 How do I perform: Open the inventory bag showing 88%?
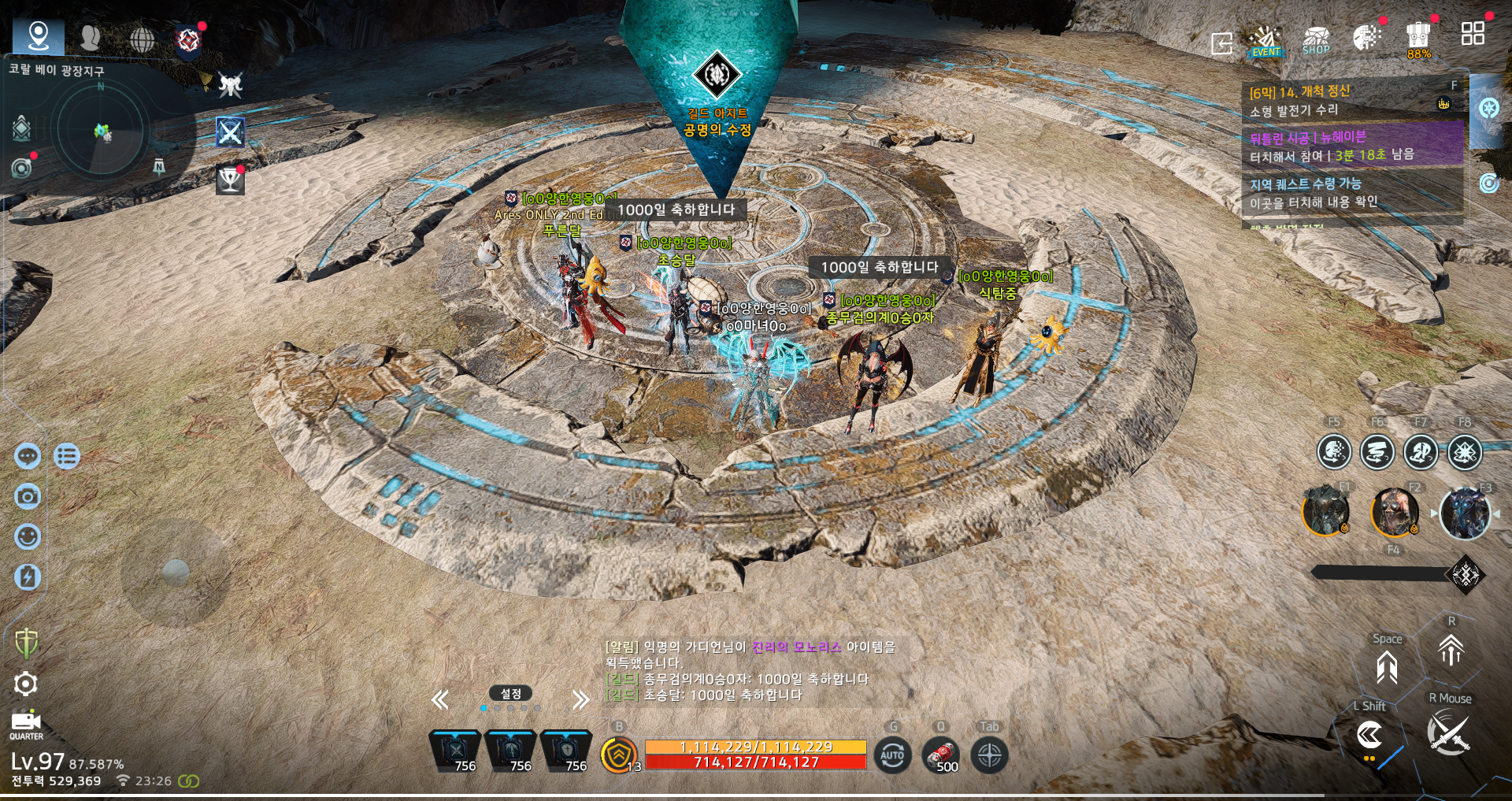pos(1418,39)
